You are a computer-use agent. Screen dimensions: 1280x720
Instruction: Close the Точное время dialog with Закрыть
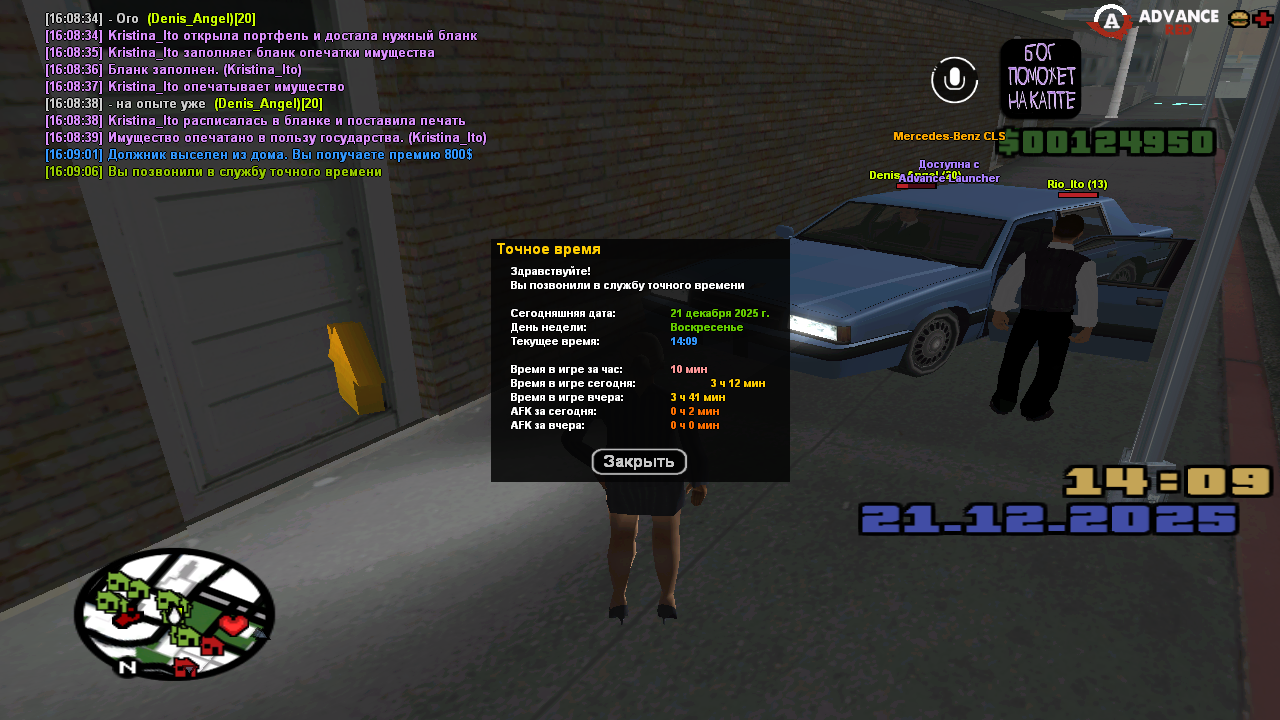coord(639,462)
